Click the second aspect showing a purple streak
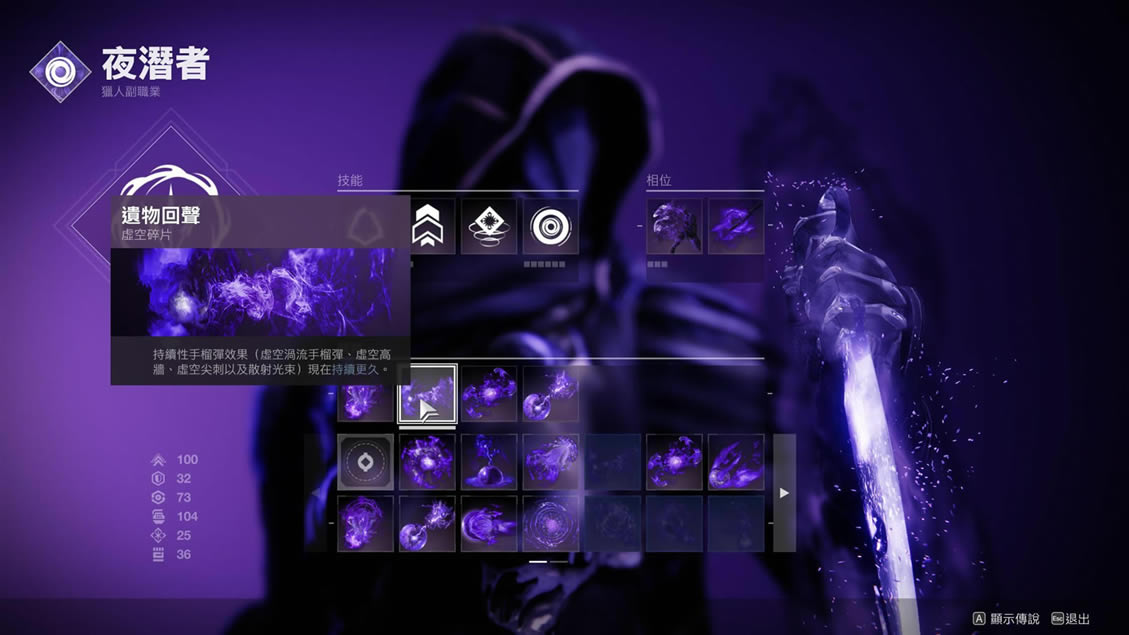Screen dimensions: 1129x635 coord(736,226)
